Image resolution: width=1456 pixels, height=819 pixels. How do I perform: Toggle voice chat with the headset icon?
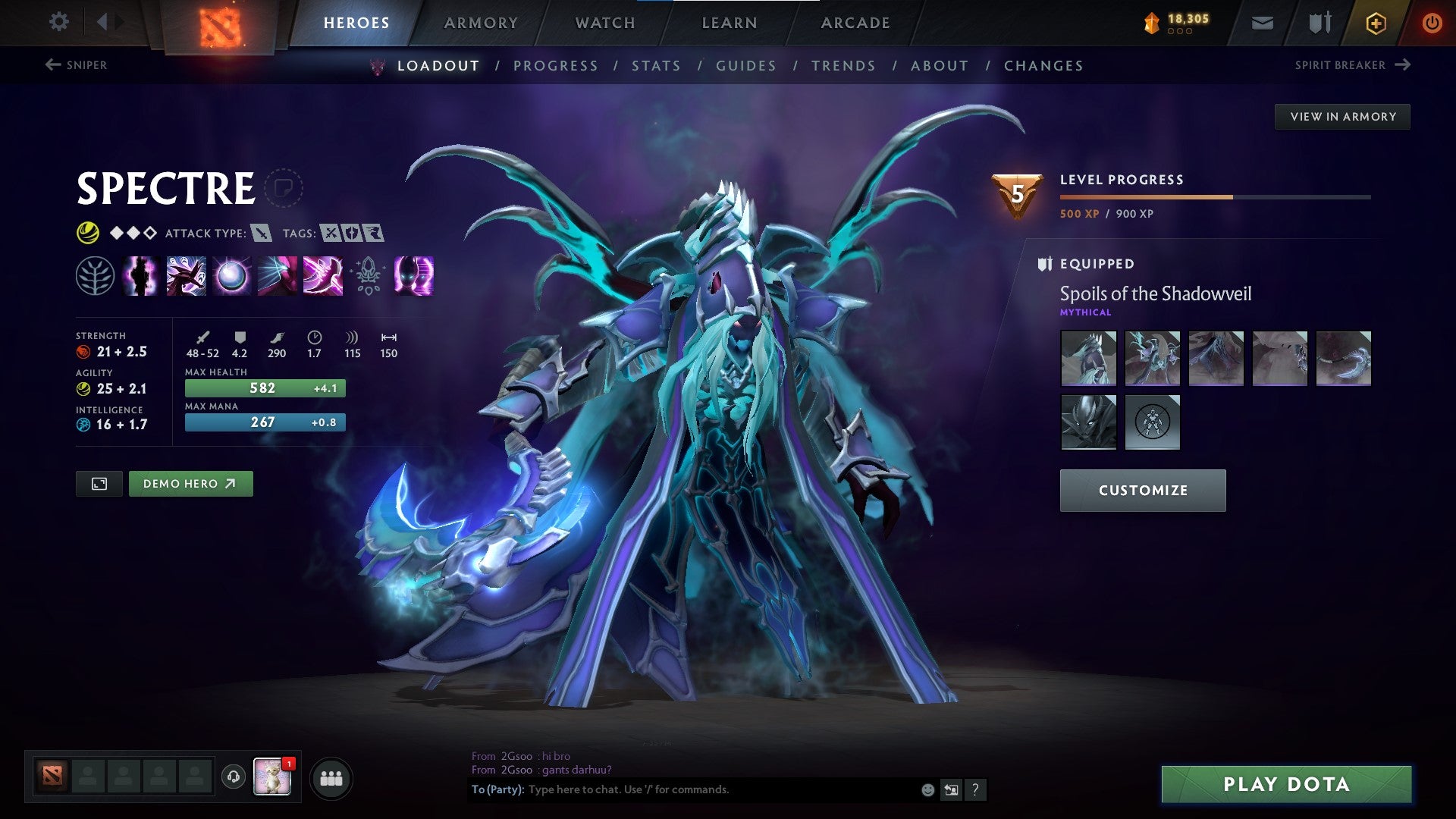tap(234, 777)
